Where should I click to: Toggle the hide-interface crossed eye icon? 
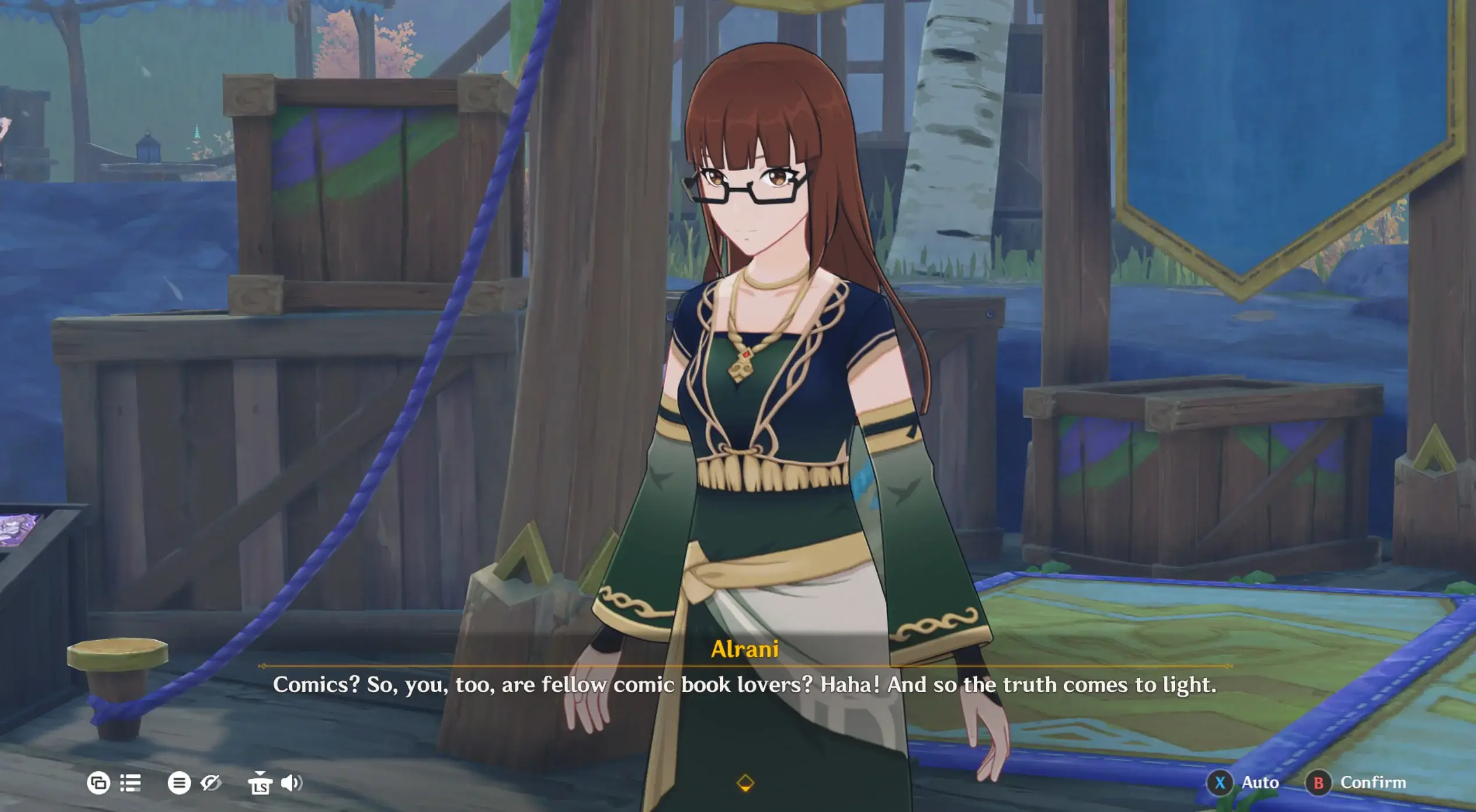point(211,783)
